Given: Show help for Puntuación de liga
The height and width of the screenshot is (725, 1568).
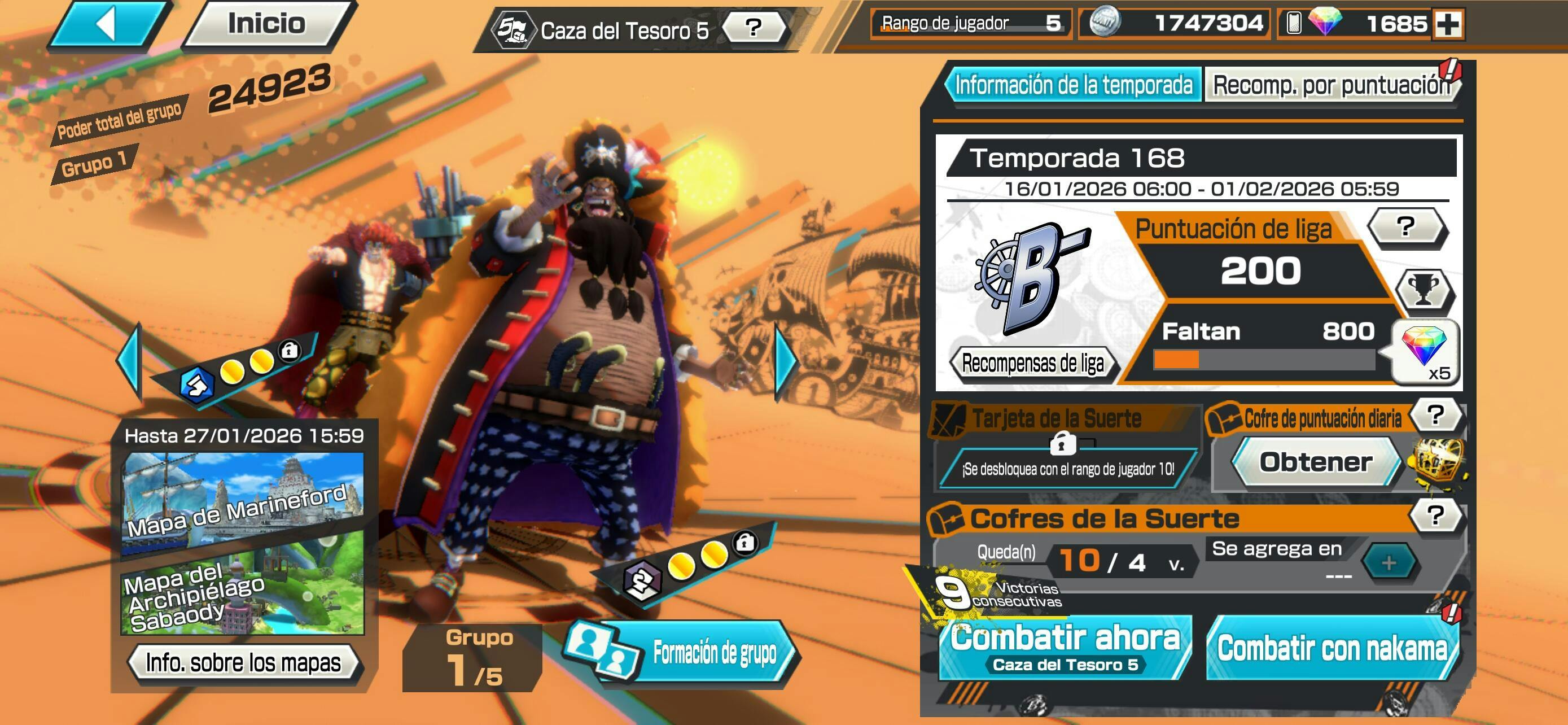Looking at the screenshot, I should pos(1405,227).
